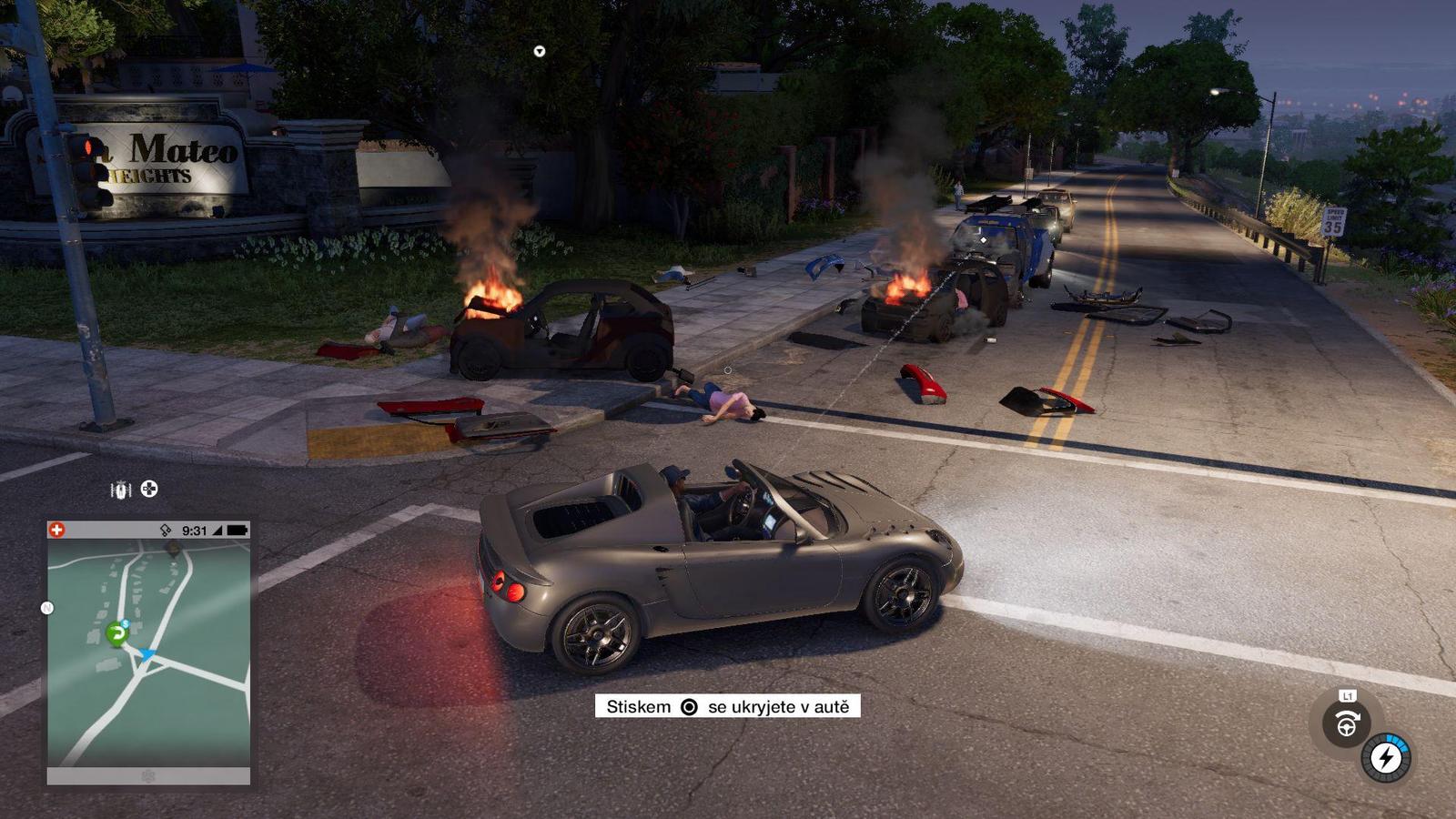The width and height of the screenshot is (1456, 819).
Task: Click the blue player arrow on the minimap
Action: coord(147,654)
